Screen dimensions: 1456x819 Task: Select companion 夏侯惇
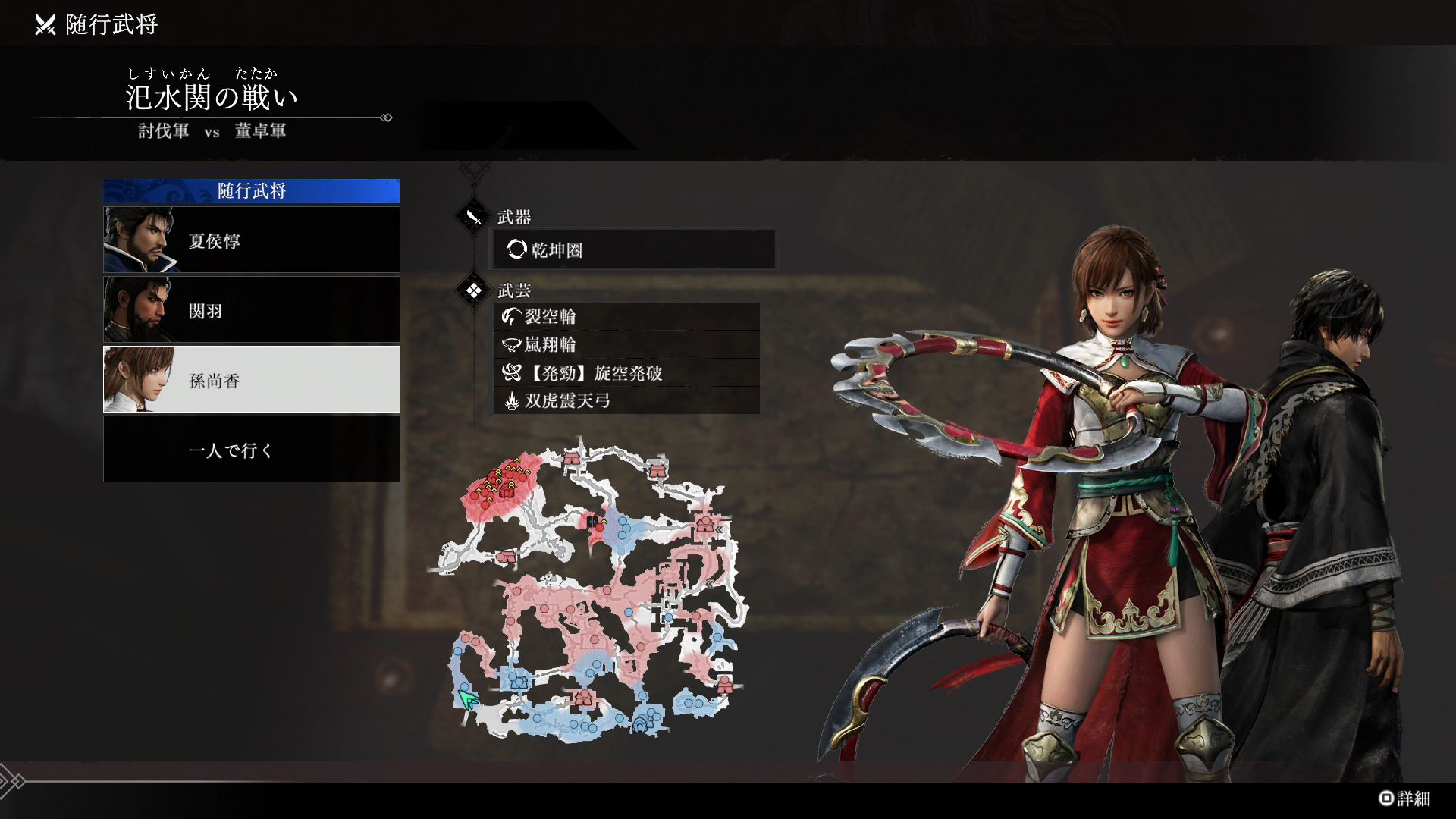(x=251, y=240)
